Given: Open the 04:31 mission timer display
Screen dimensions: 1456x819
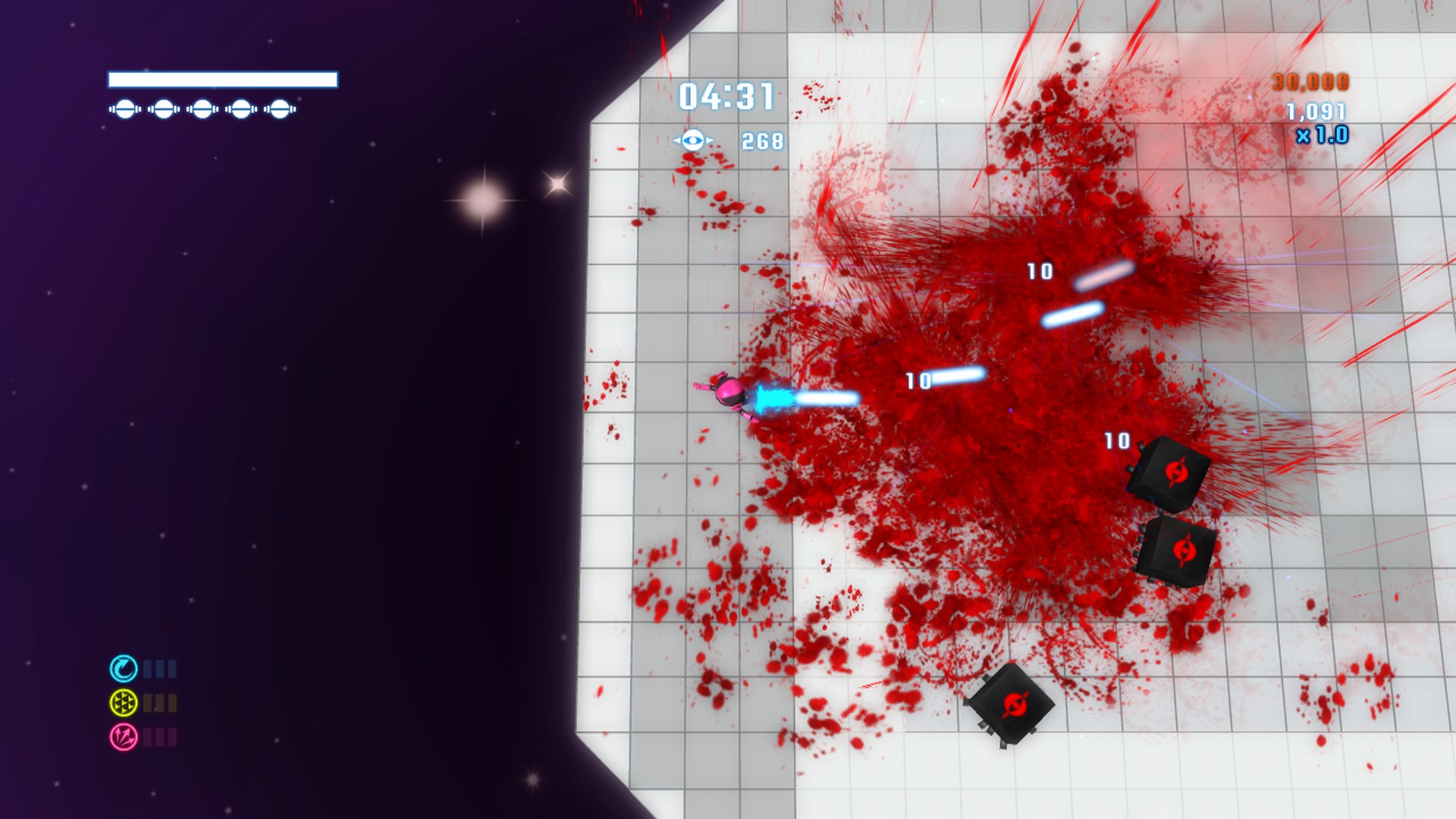Looking at the screenshot, I should 726,97.
